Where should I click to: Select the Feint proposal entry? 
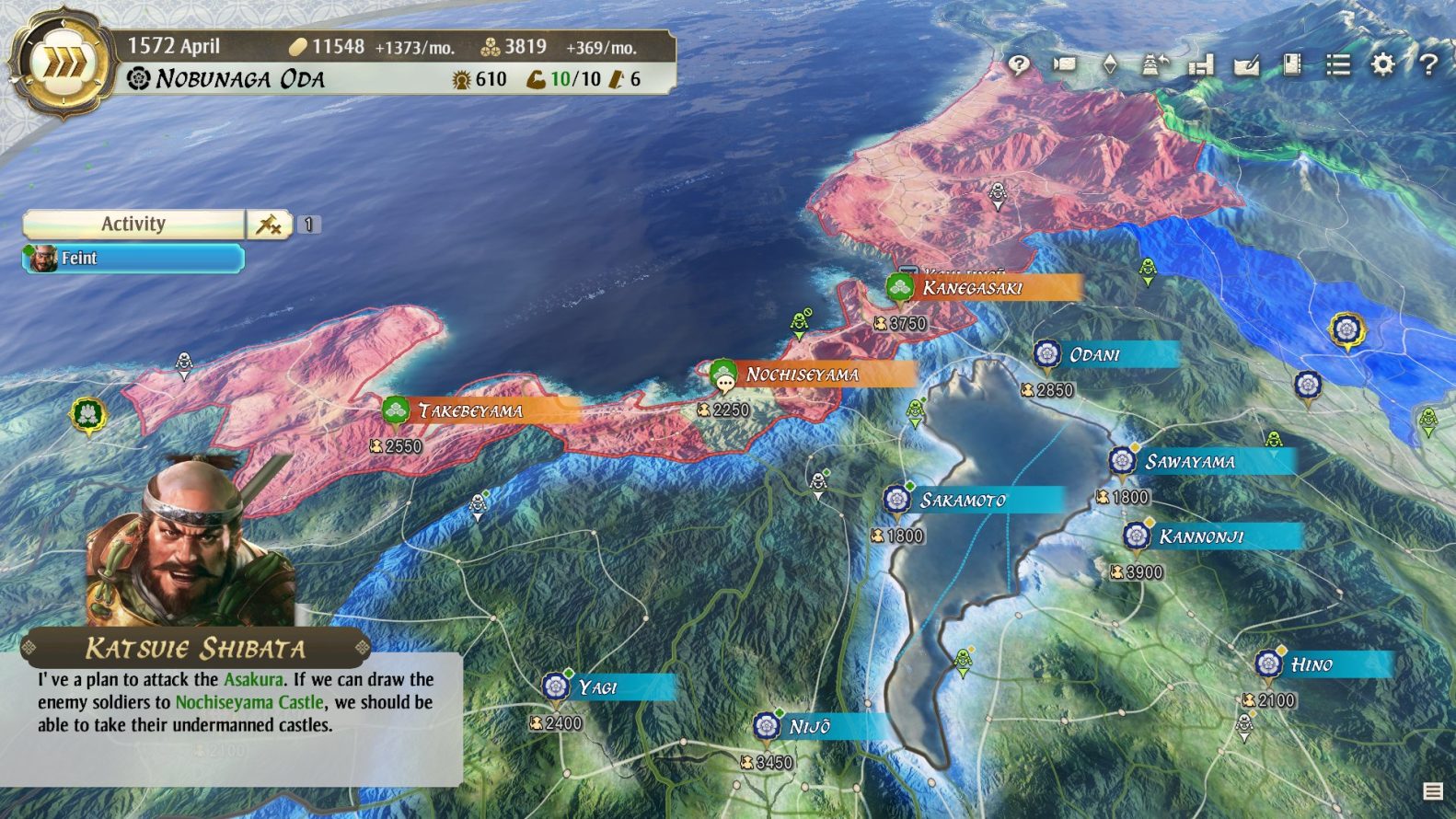pyautogui.click(x=133, y=259)
